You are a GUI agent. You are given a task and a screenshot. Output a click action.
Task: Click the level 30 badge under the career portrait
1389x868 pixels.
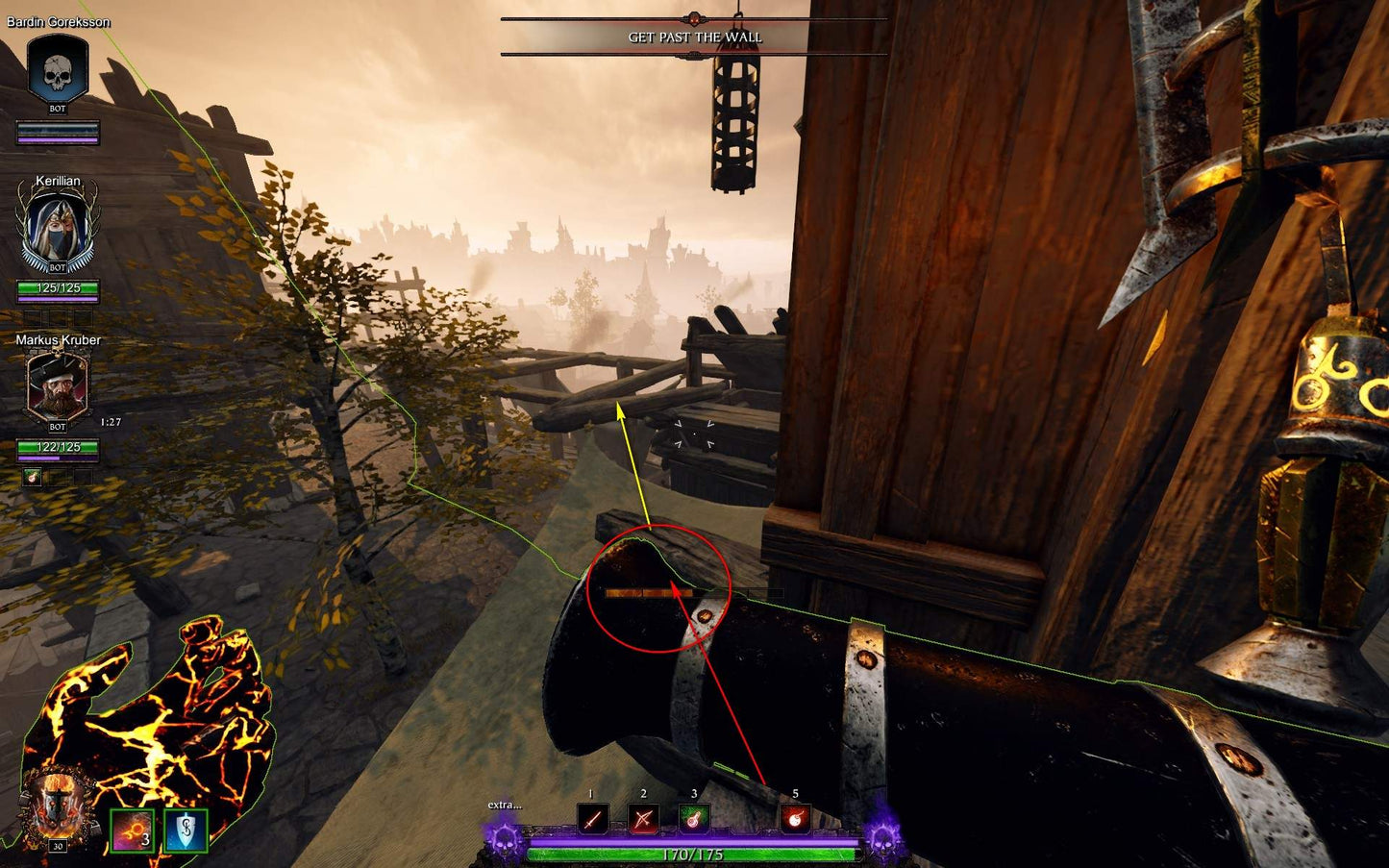56,848
